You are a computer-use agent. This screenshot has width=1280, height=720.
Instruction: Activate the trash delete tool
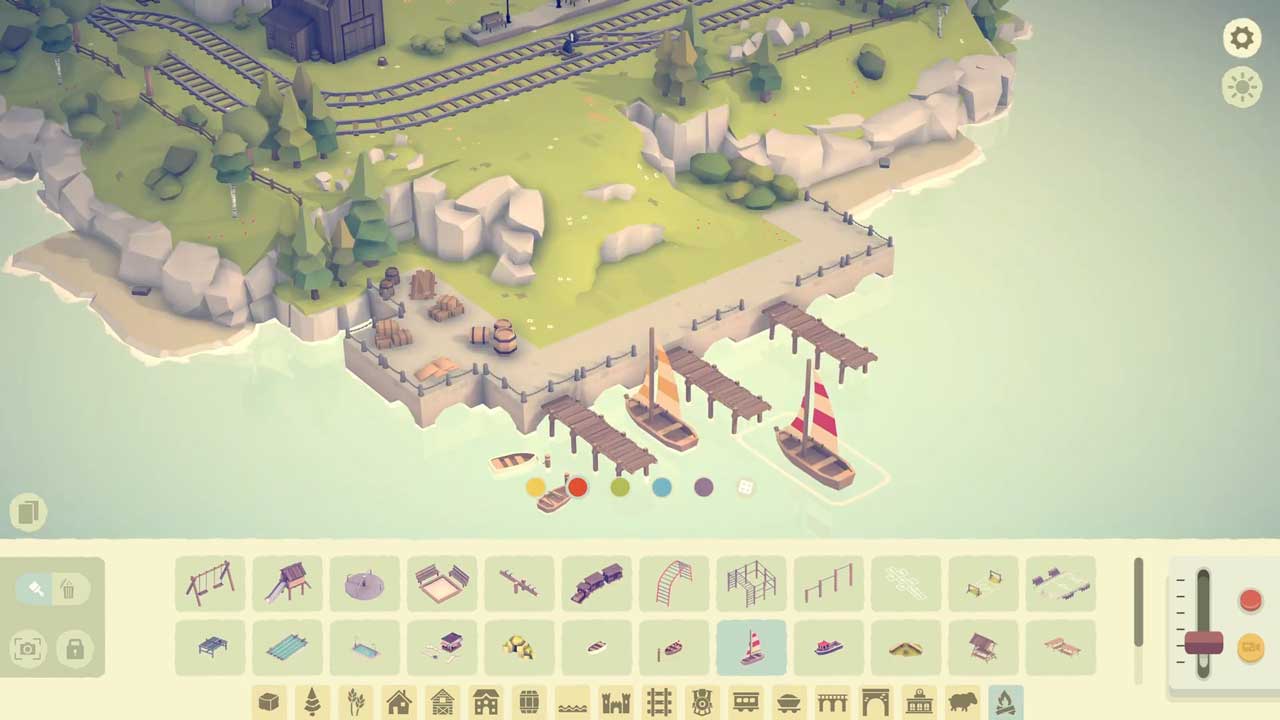point(68,589)
